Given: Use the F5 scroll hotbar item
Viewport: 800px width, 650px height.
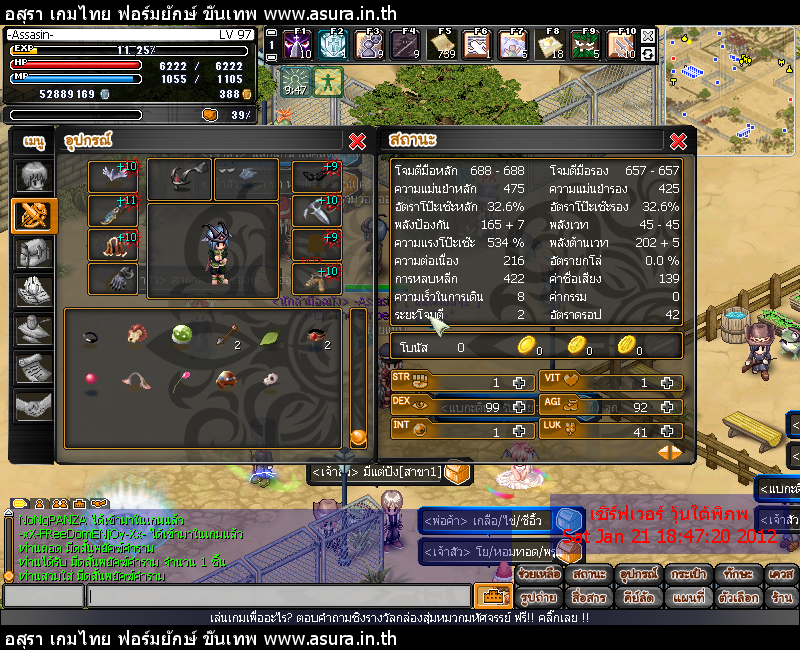Looking at the screenshot, I should point(445,44).
